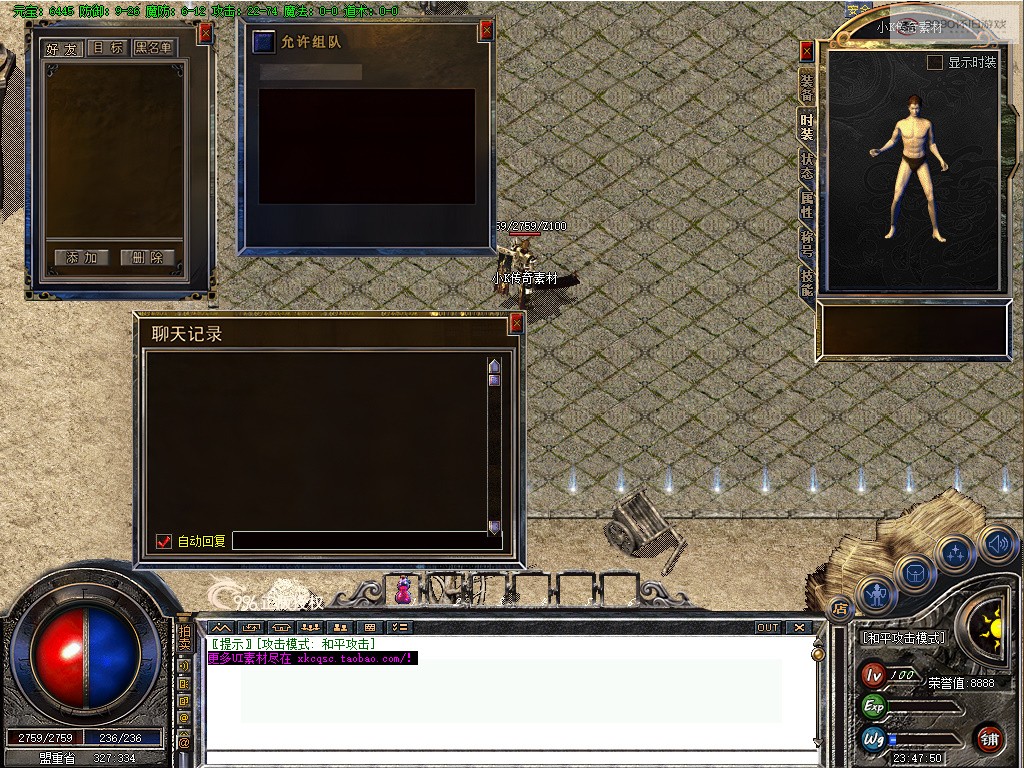Open the 技能 skills tab
Image resolution: width=1024 pixels, height=768 pixels.
coord(806,282)
